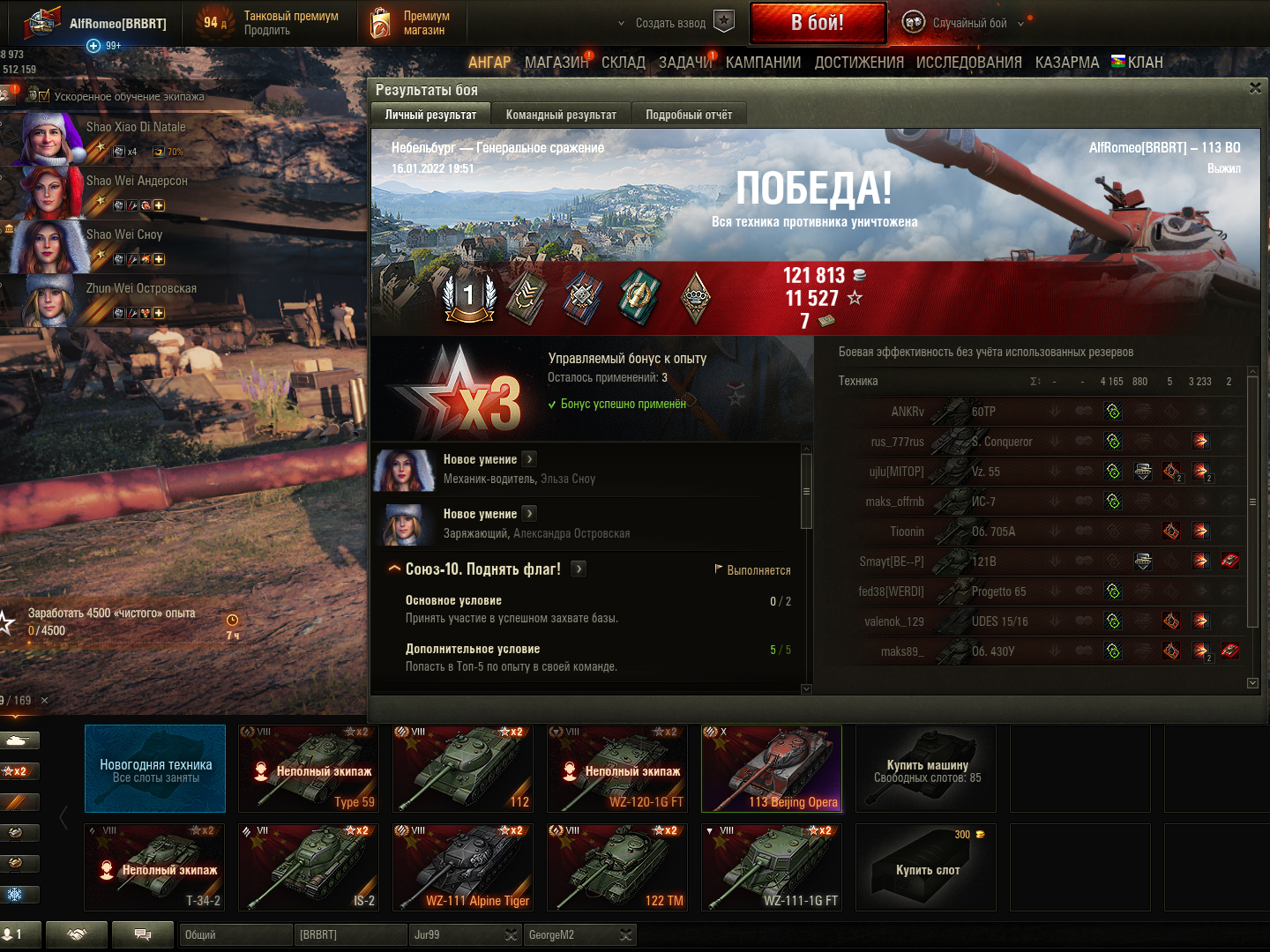
Task: Select the 122 TM tank slot
Action: click(x=617, y=866)
